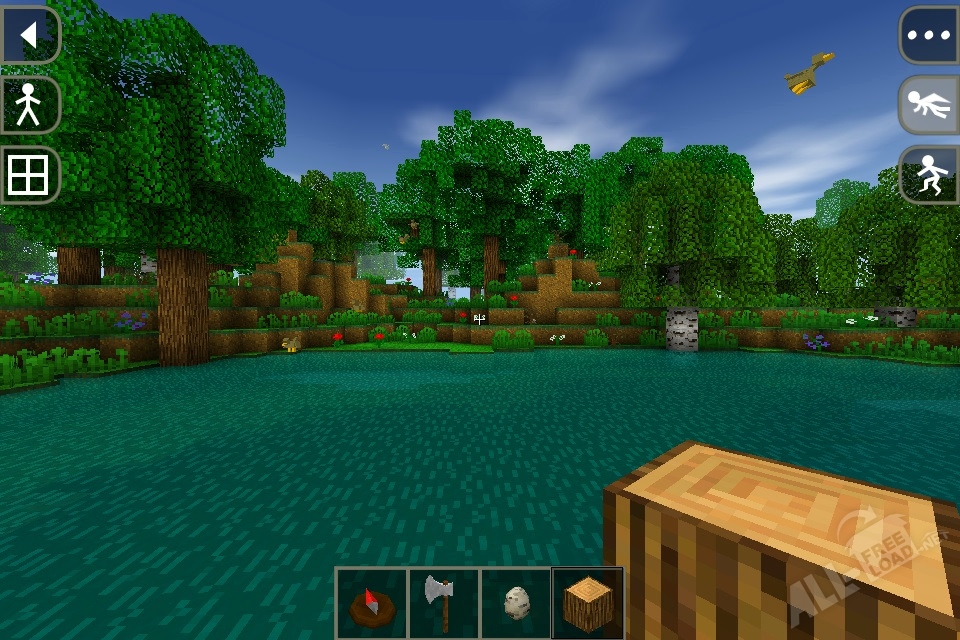Select the egg hotbar slot
Screen dimensions: 960x640
515,603
